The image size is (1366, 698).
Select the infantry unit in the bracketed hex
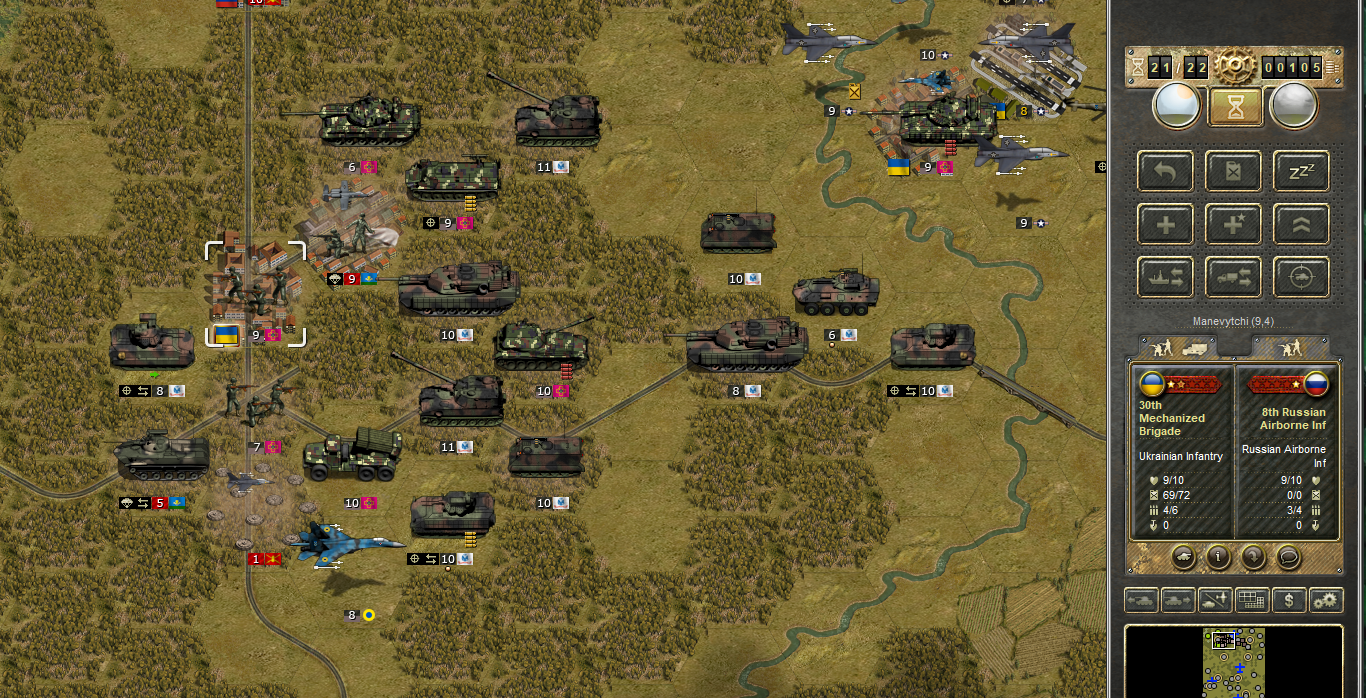pos(254,290)
